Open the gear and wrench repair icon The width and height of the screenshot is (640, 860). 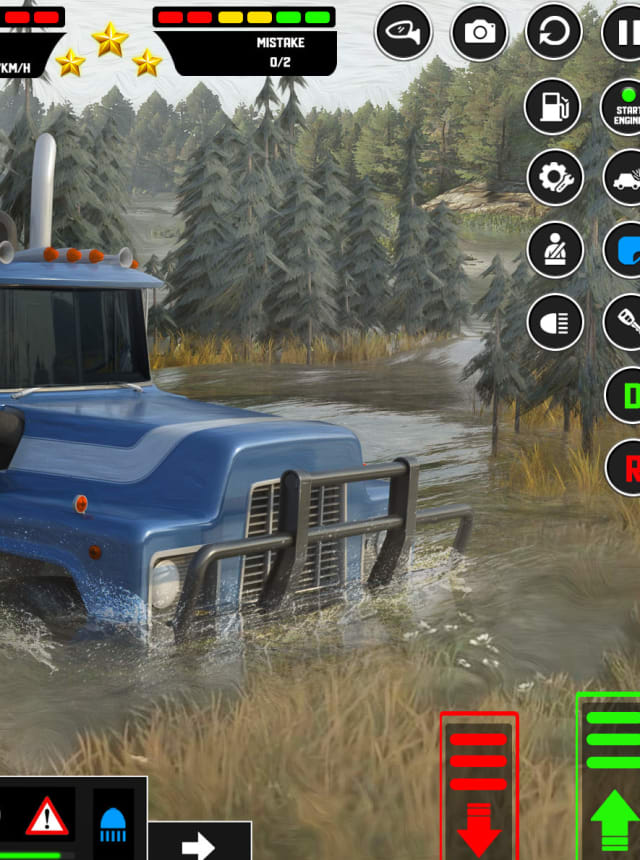[x=555, y=178]
